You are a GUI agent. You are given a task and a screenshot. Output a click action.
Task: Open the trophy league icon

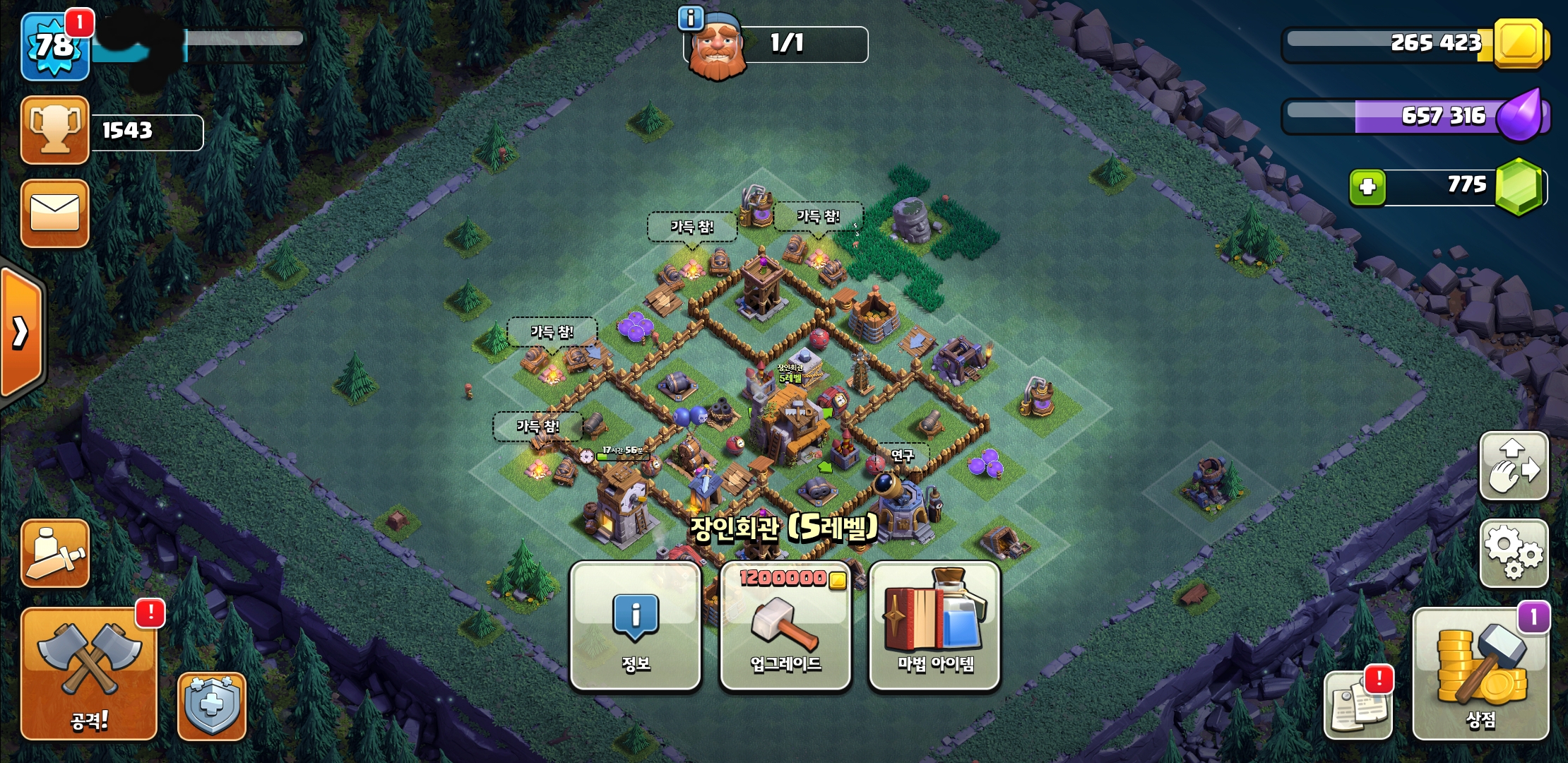pyautogui.click(x=55, y=131)
